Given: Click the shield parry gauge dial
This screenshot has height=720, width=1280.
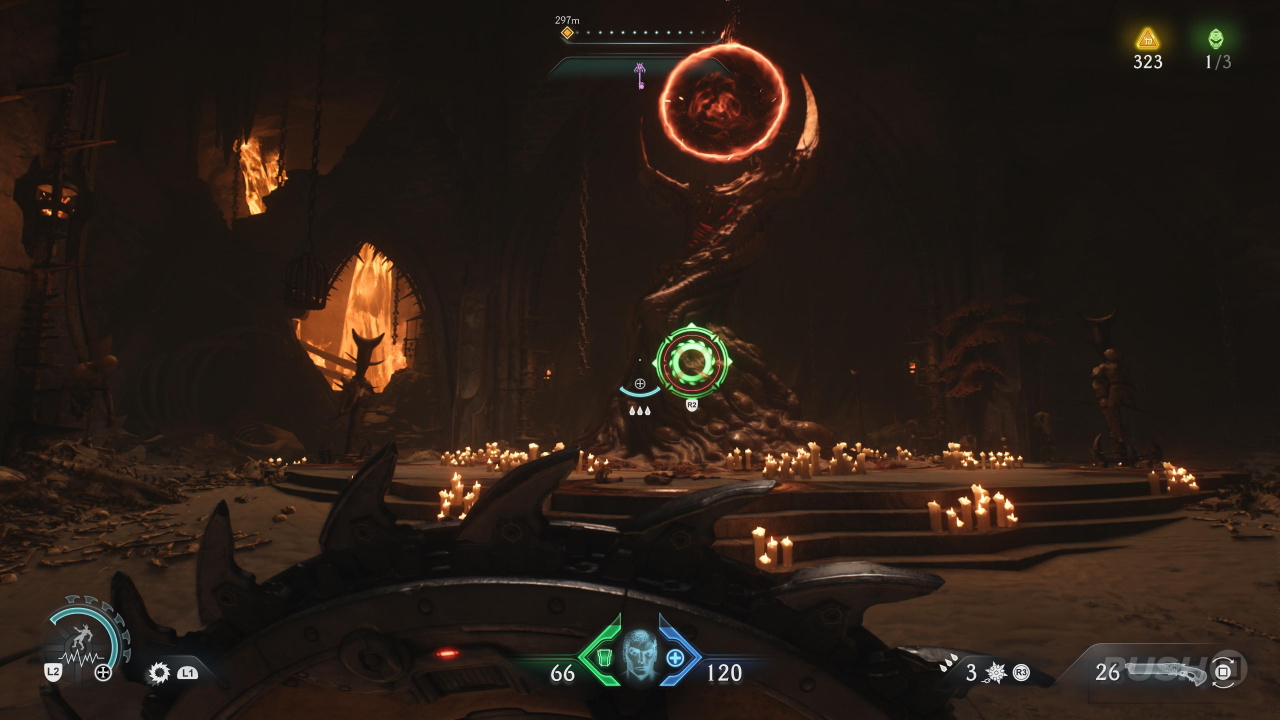Looking at the screenshot, I should [86, 638].
